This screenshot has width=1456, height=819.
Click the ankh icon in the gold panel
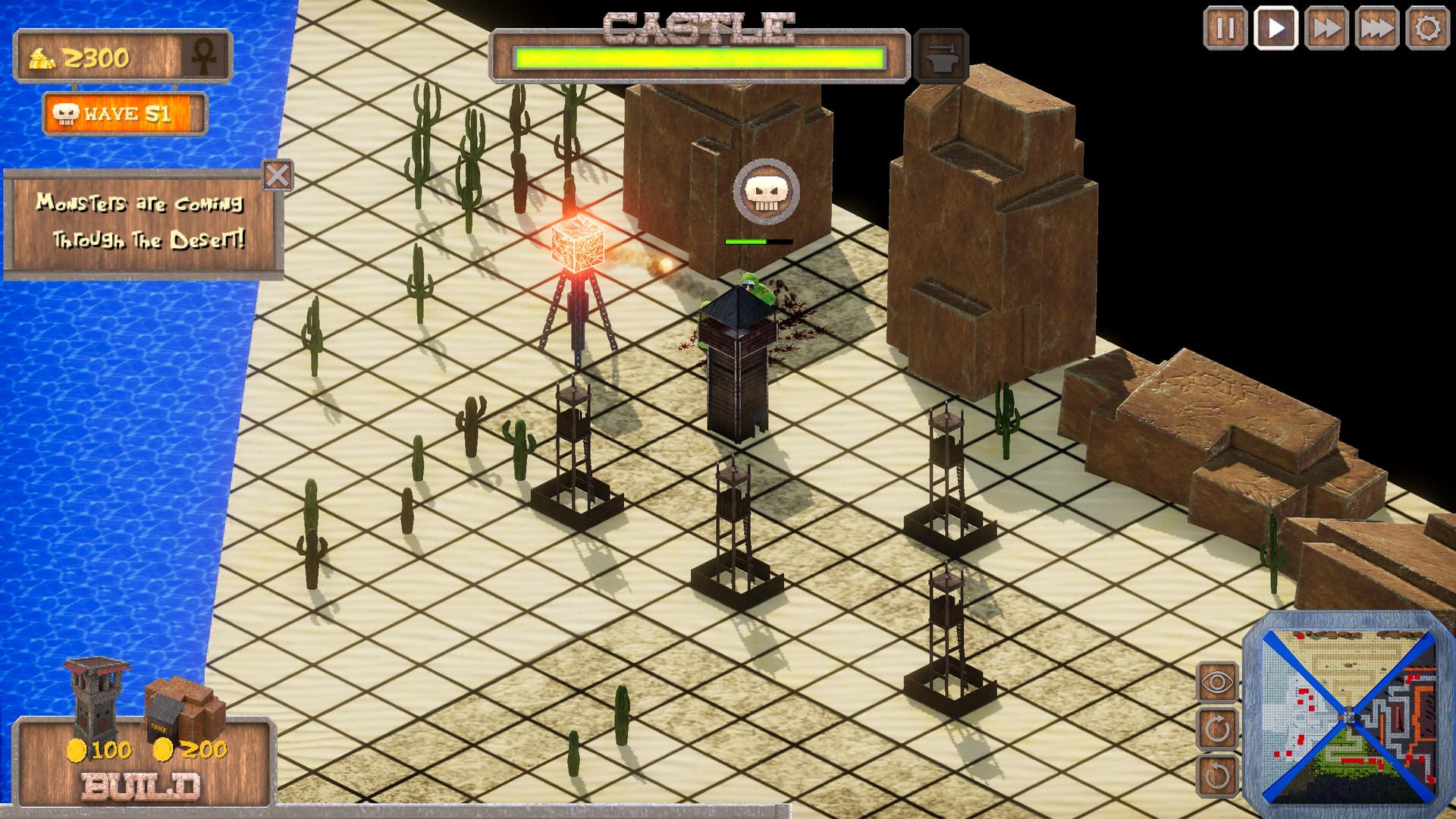(207, 57)
